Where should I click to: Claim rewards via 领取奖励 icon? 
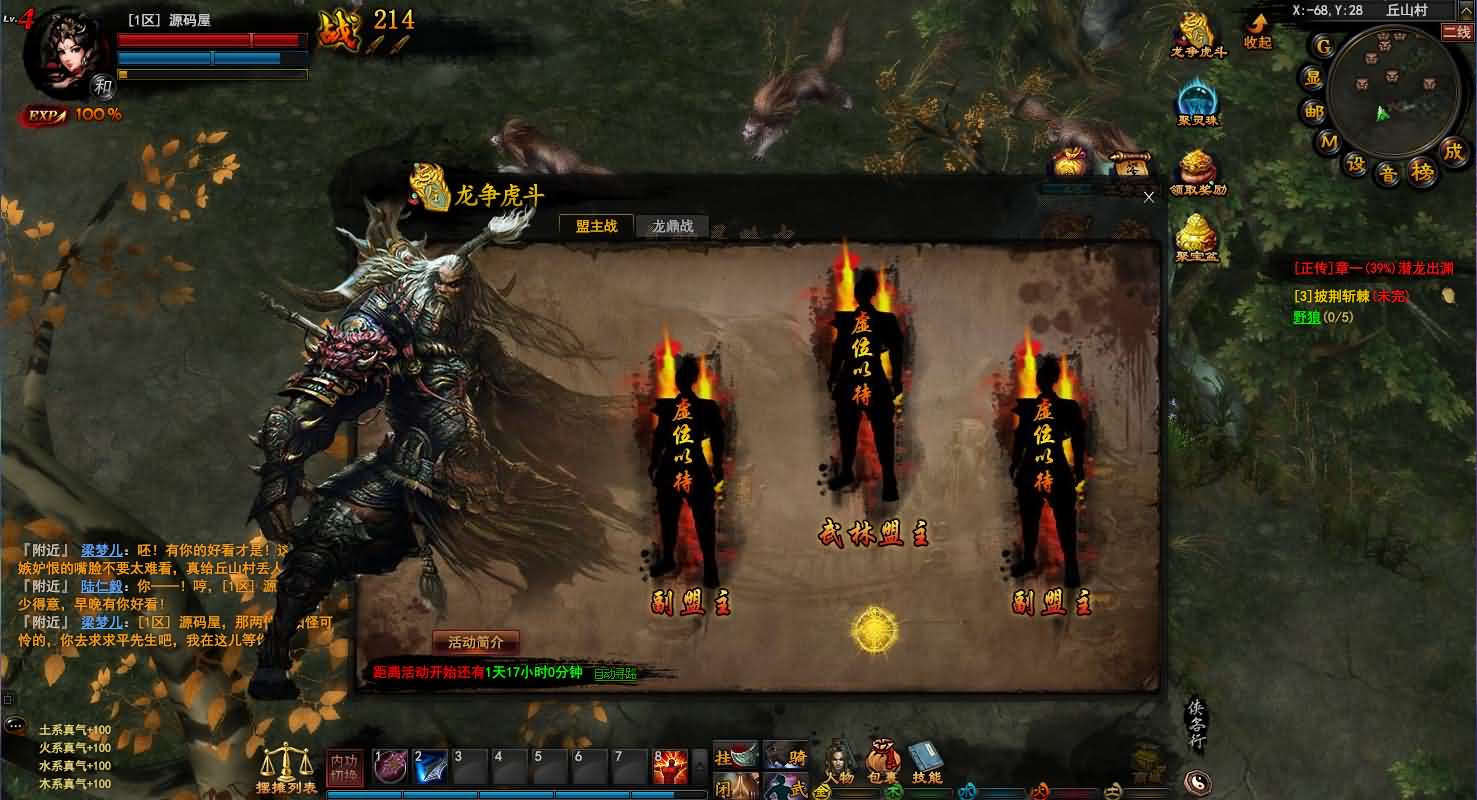click(1198, 172)
